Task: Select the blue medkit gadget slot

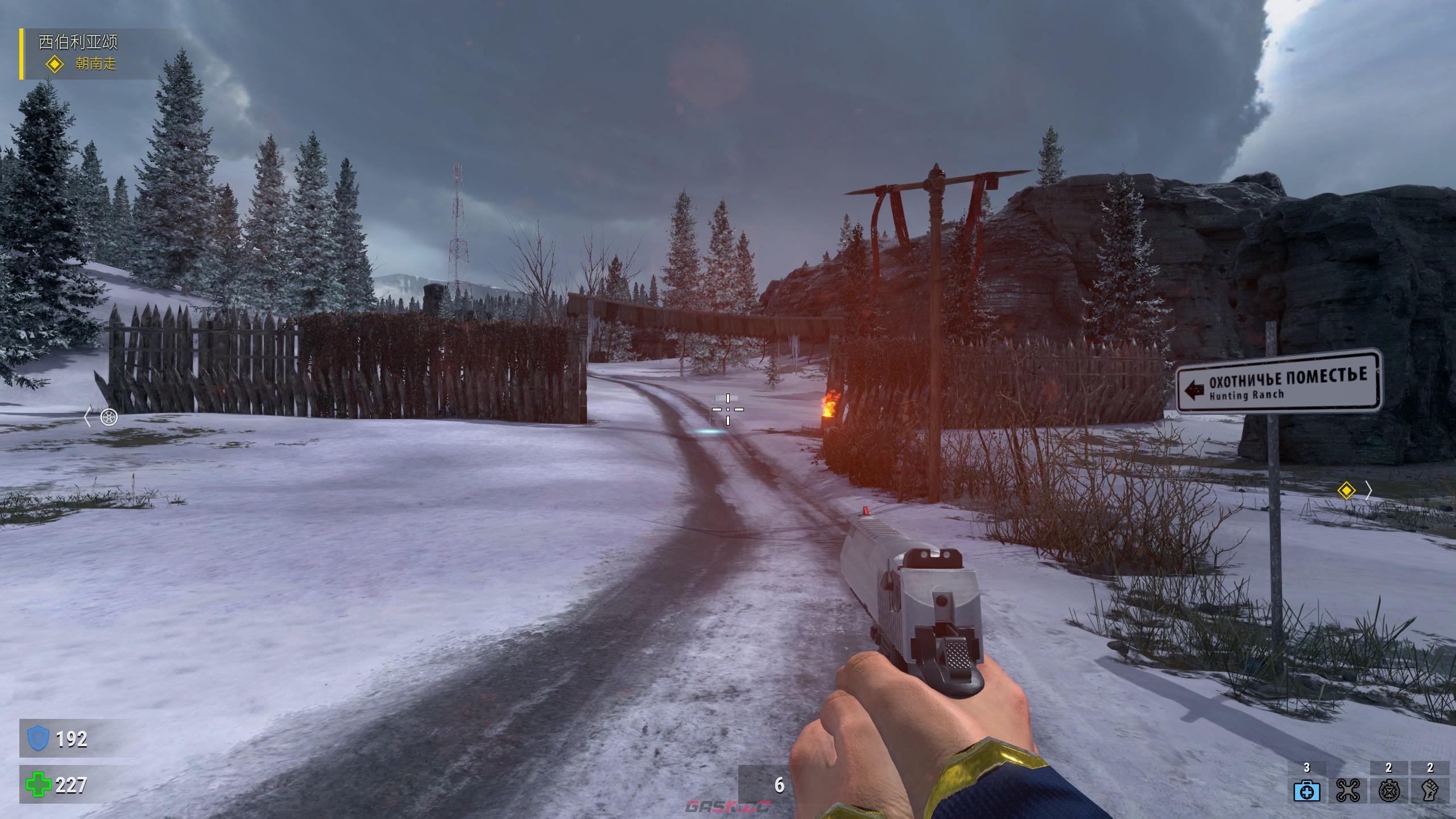Action: click(1306, 790)
